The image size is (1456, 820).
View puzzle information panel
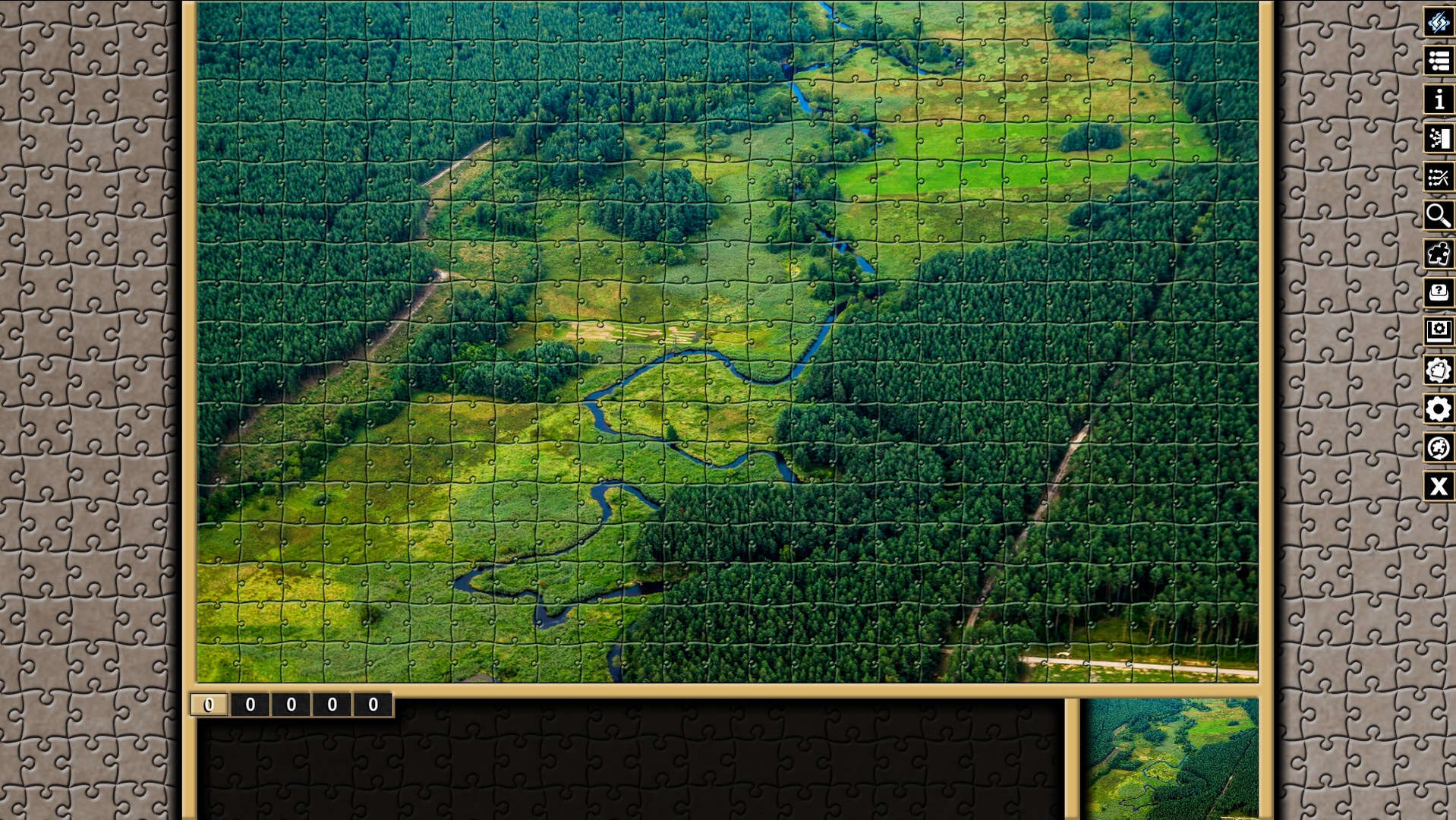[1438, 100]
